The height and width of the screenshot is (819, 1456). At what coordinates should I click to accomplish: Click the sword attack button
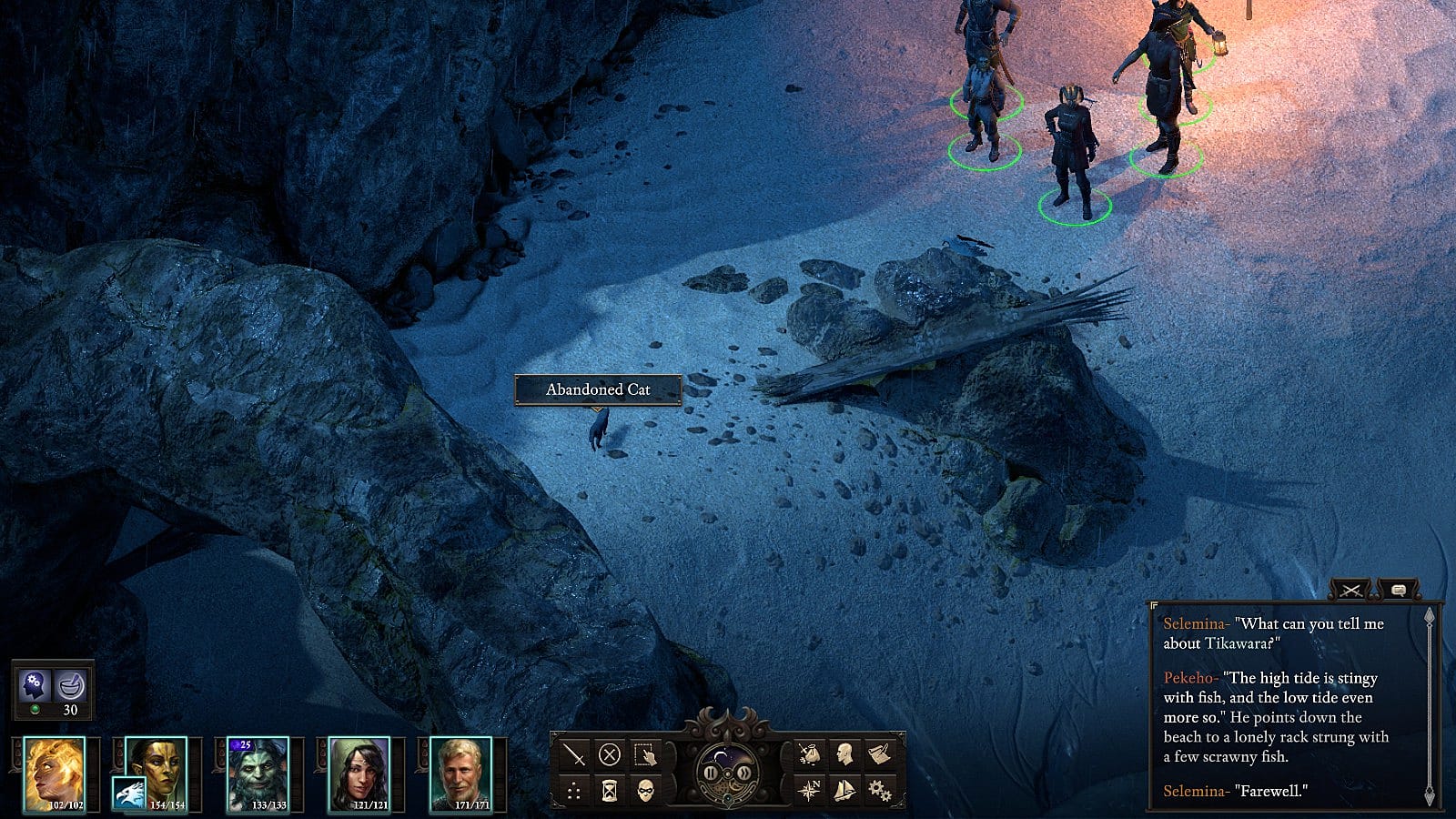[x=574, y=754]
